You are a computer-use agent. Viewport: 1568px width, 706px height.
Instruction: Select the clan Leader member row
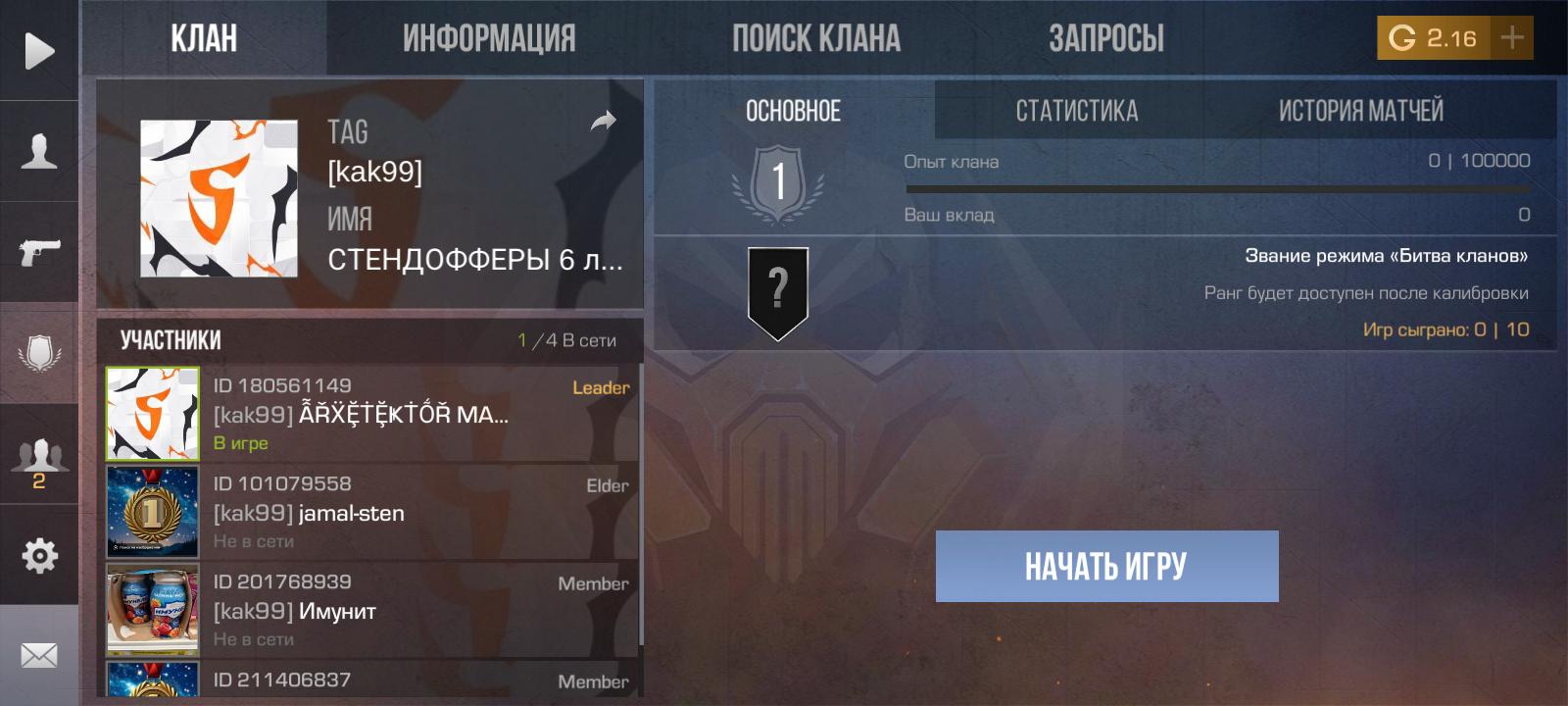pos(372,414)
